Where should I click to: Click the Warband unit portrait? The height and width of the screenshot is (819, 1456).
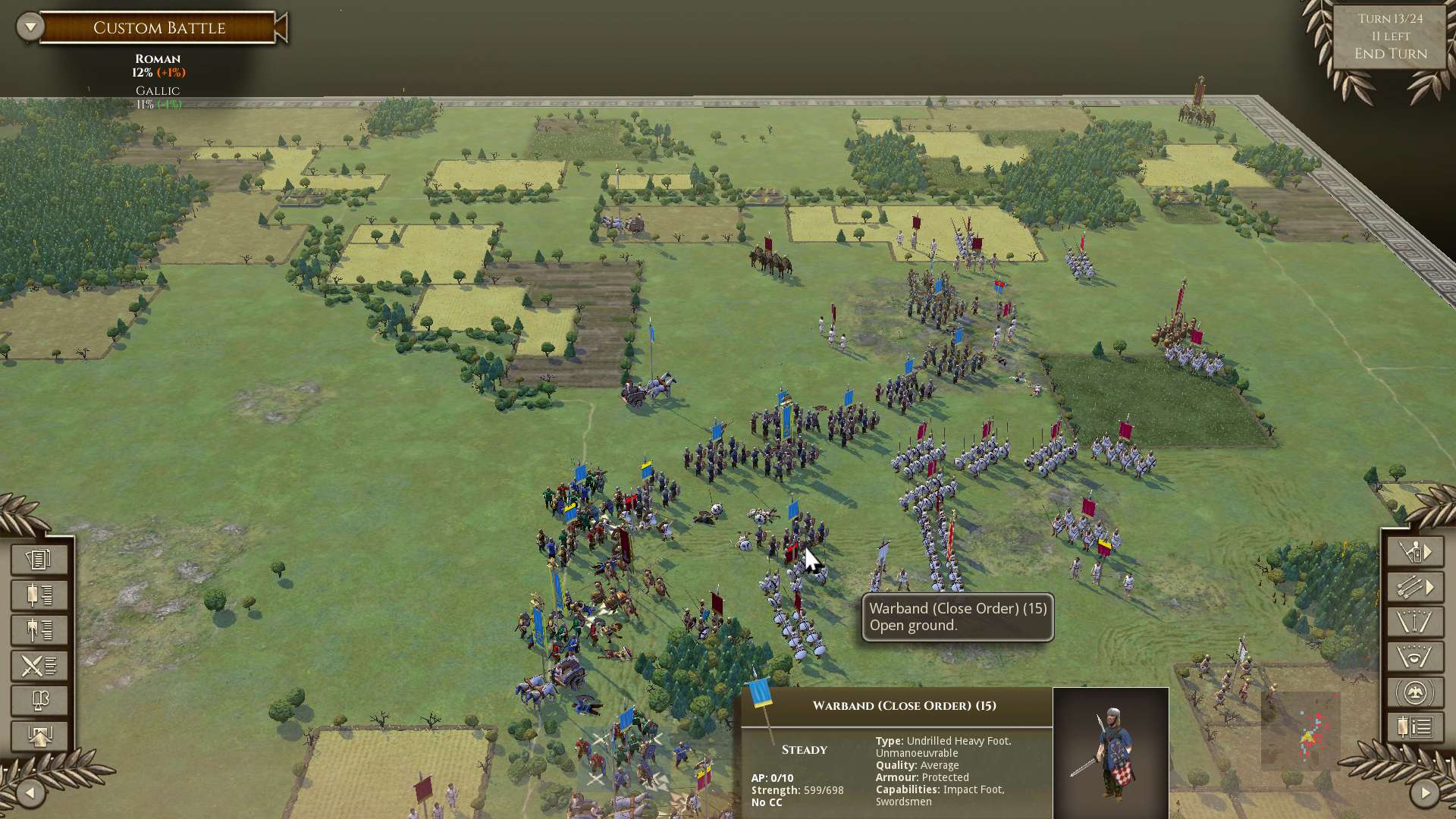click(x=1110, y=752)
